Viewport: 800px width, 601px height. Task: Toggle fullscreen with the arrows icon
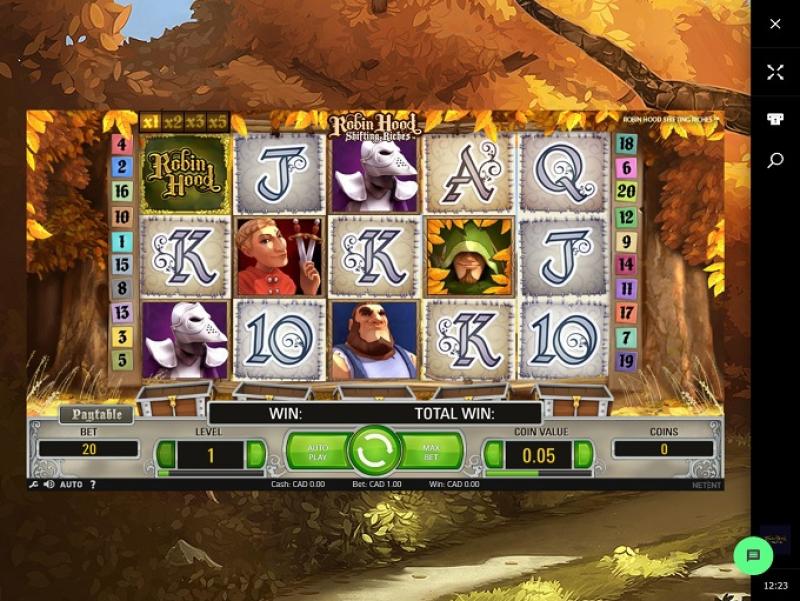775,72
